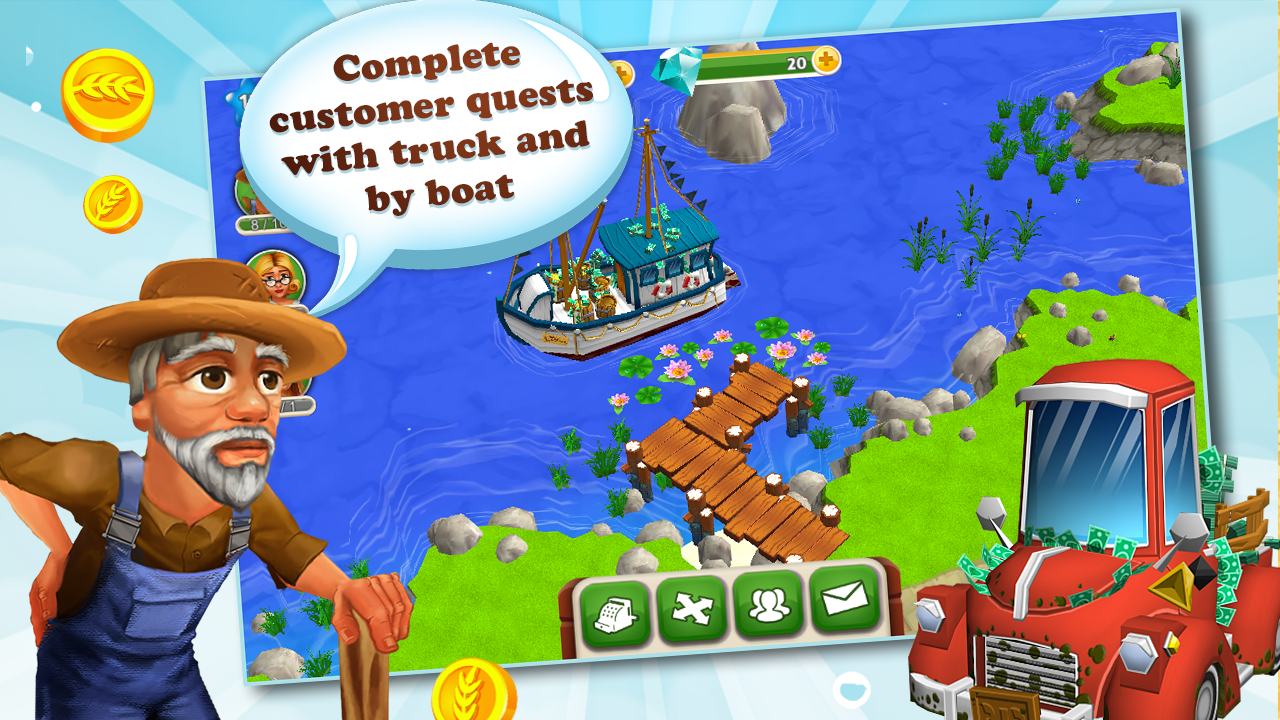This screenshot has height=720, width=1280.
Task: Open the cash register shop
Action: click(617, 608)
